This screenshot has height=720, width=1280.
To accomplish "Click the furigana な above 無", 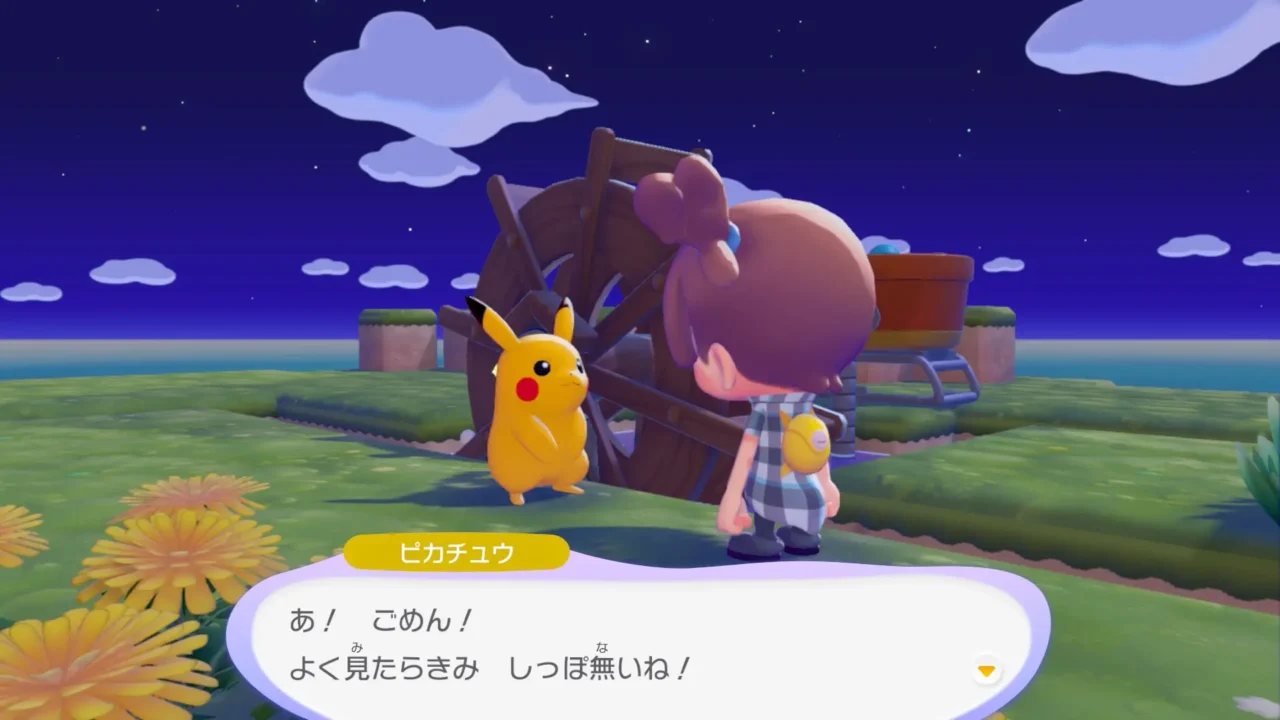I will pos(601,646).
